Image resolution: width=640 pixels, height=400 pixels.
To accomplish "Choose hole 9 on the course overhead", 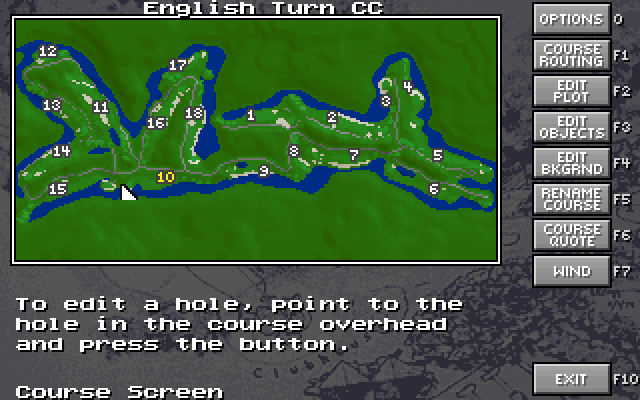I will pos(264,171).
